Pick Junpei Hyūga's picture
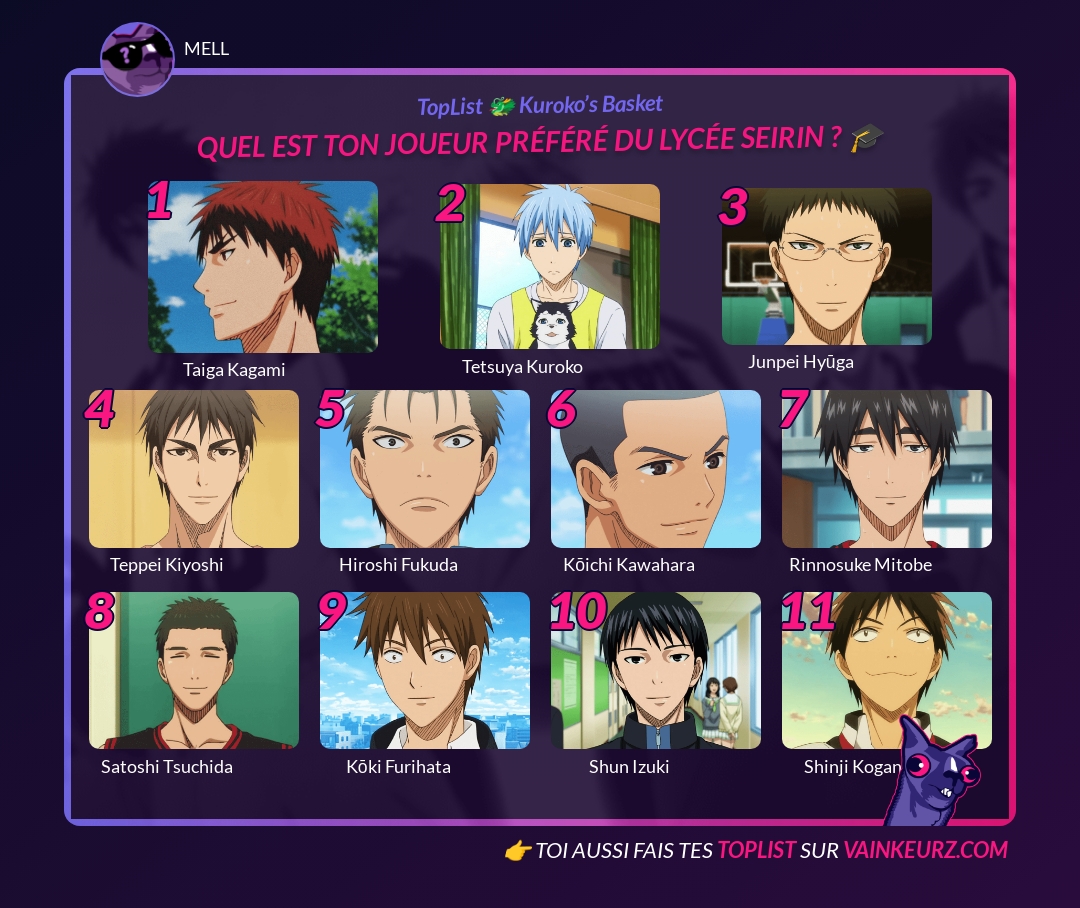1080x908 pixels. click(x=826, y=267)
